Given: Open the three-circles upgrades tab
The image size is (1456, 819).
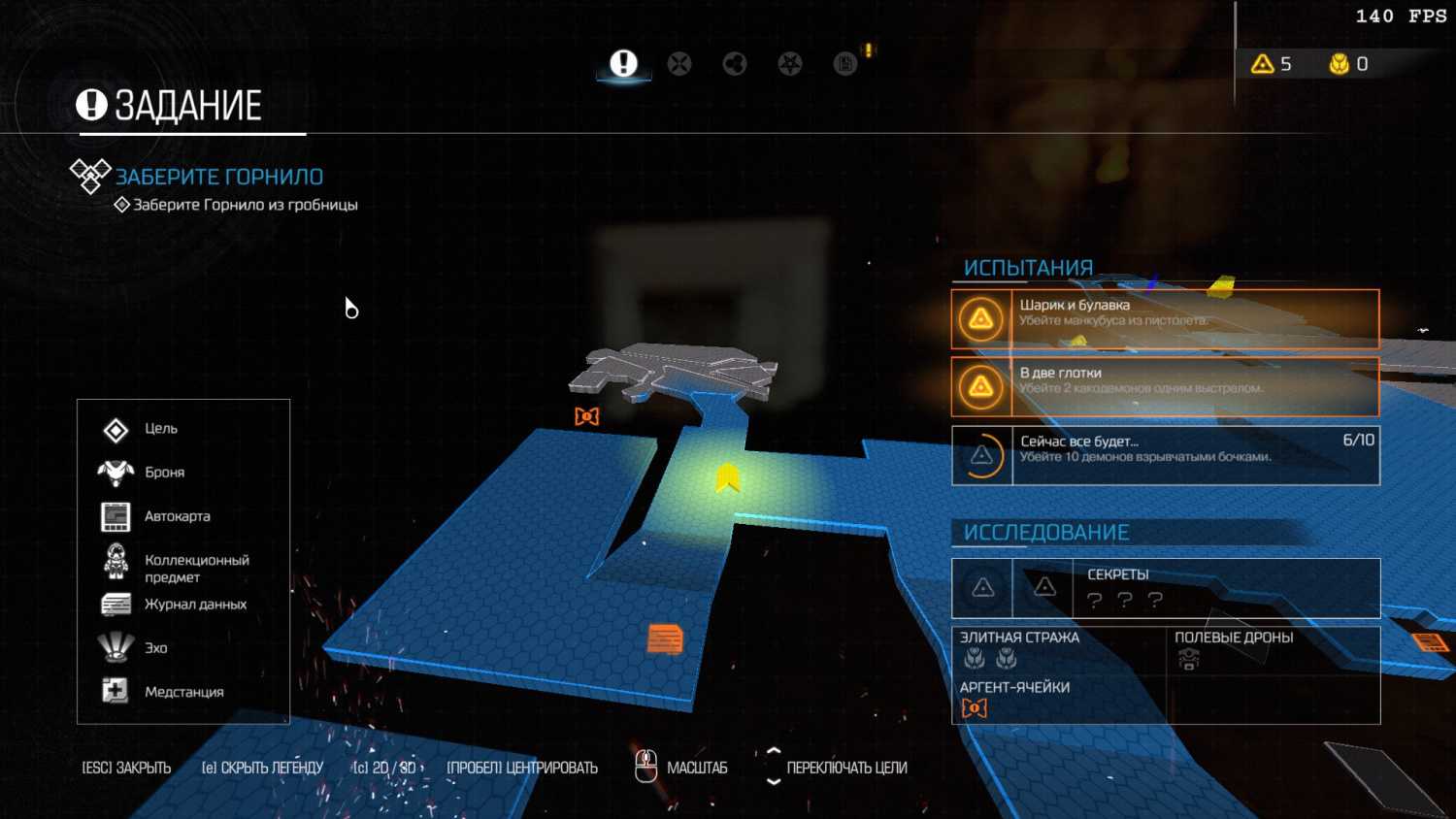Looking at the screenshot, I should [x=735, y=64].
